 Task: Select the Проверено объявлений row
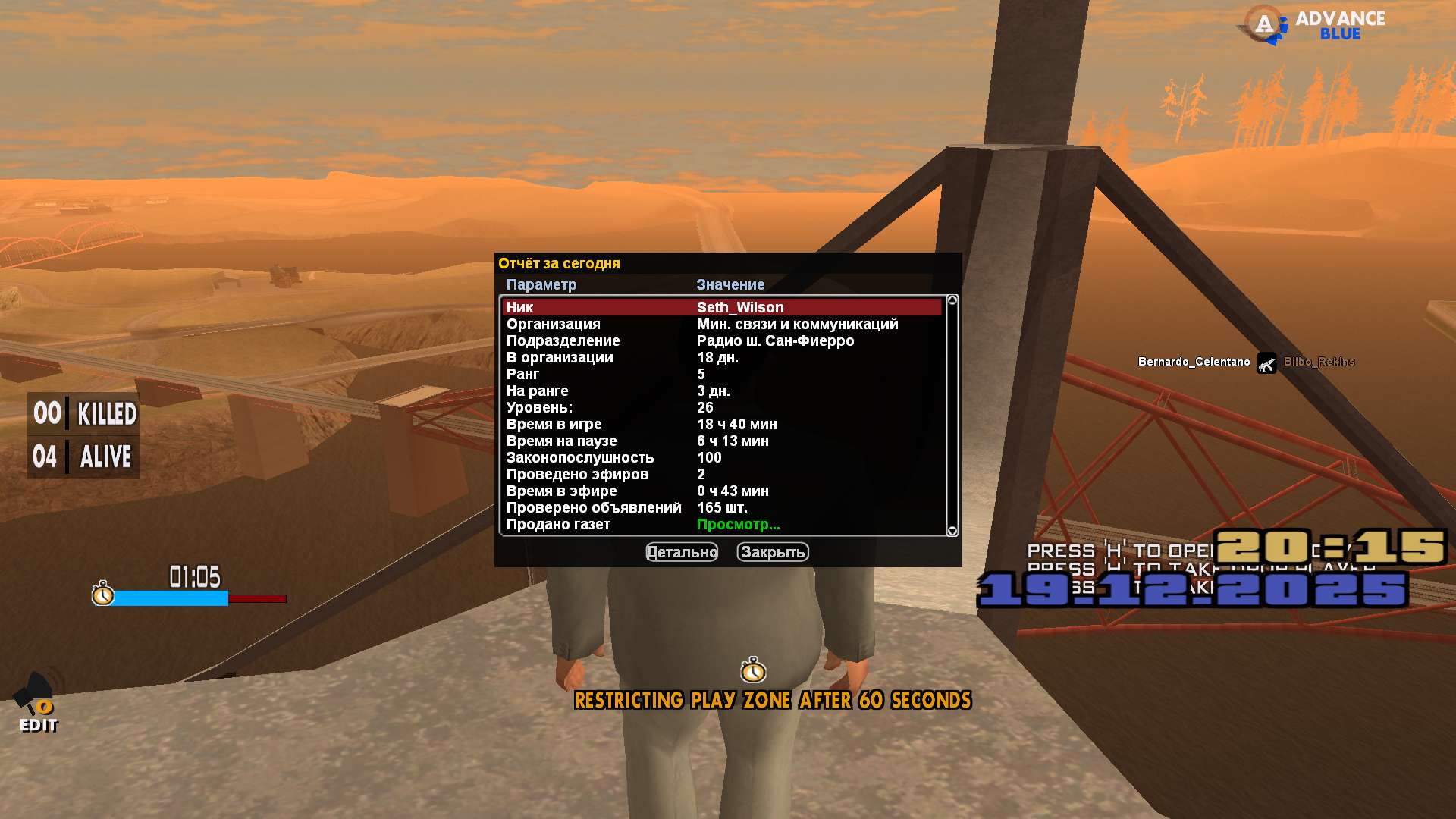pyautogui.click(x=720, y=507)
